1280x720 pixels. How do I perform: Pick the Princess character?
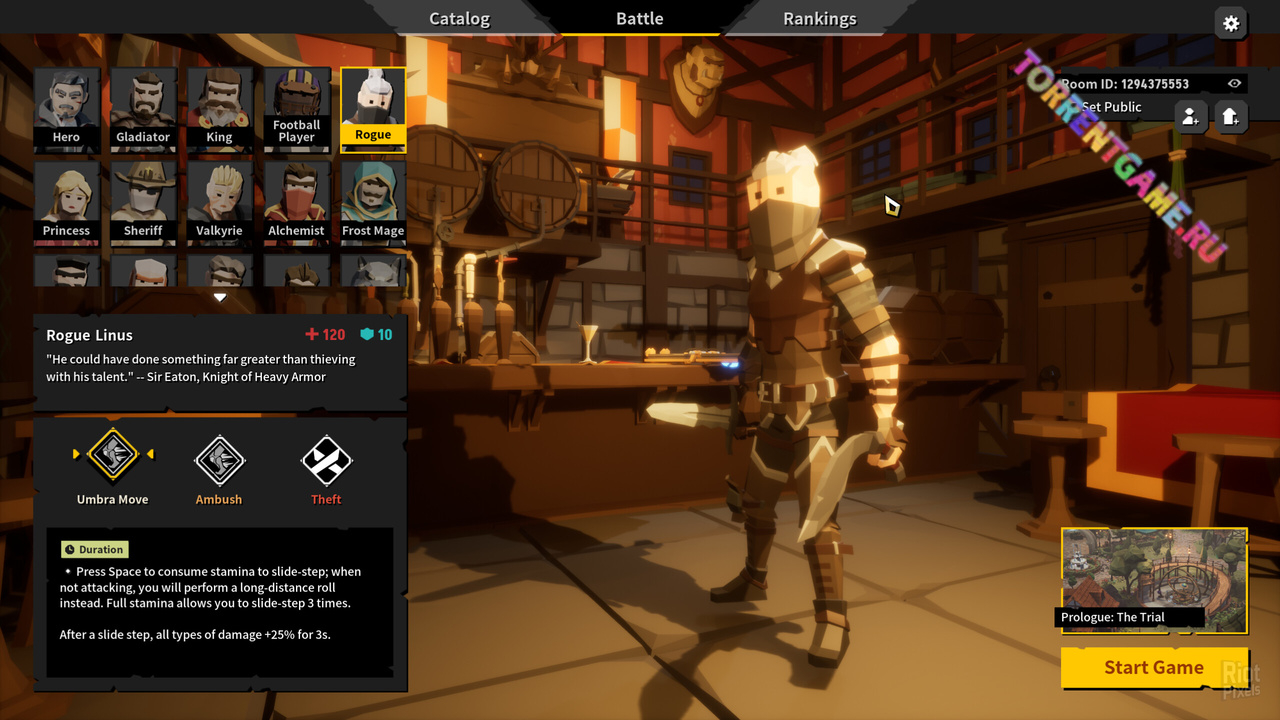tap(67, 203)
